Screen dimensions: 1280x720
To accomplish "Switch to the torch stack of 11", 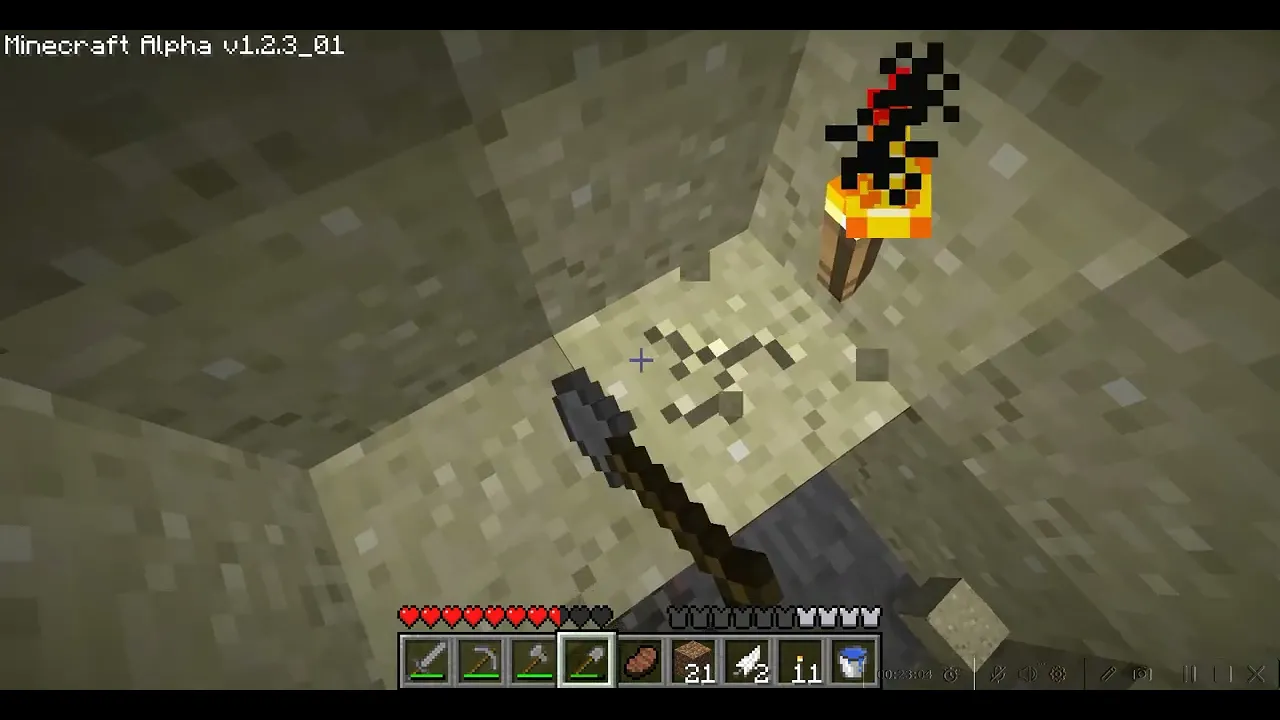I will click(801, 662).
